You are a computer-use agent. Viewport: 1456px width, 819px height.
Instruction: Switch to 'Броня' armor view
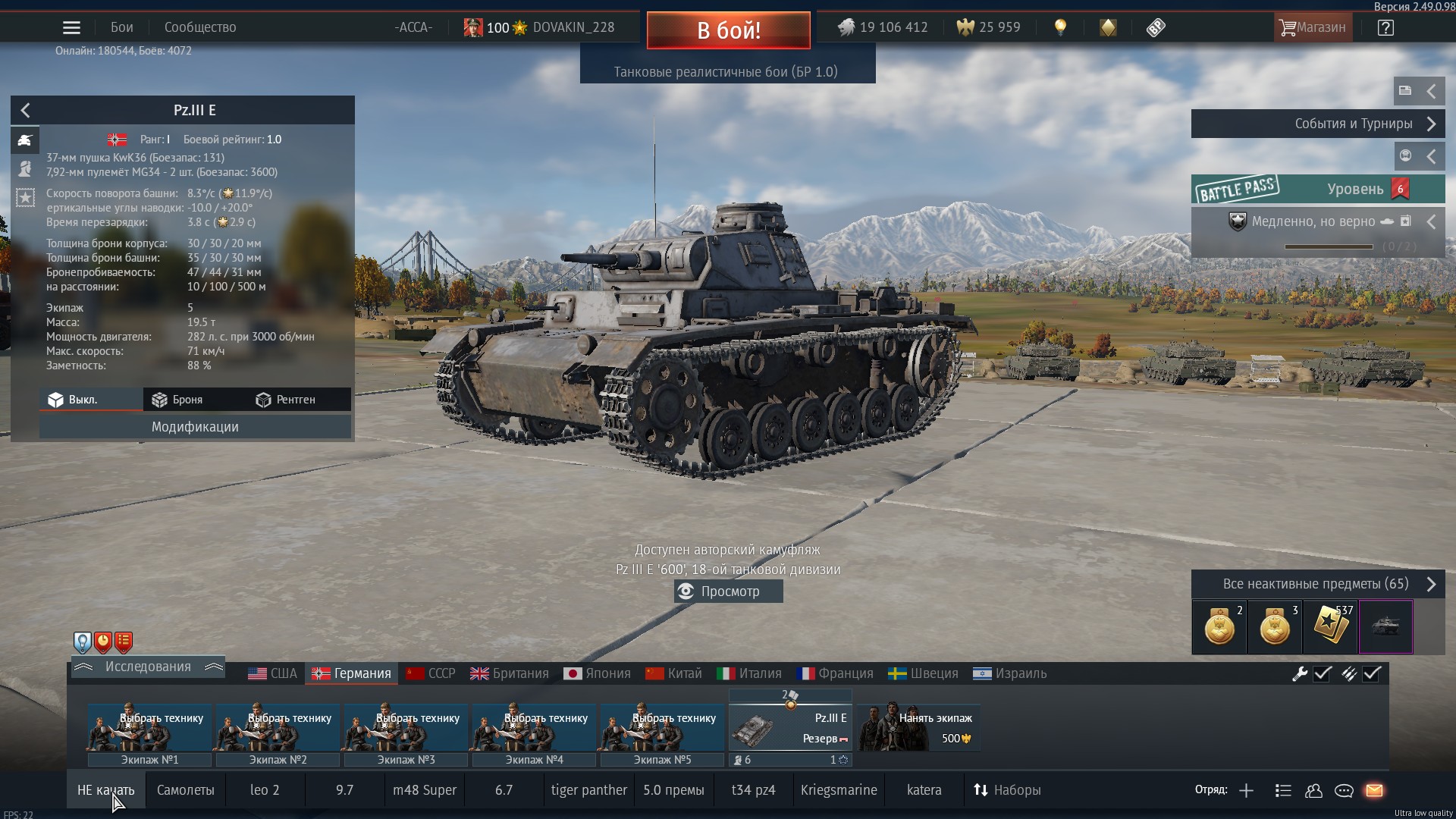coord(178,400)
